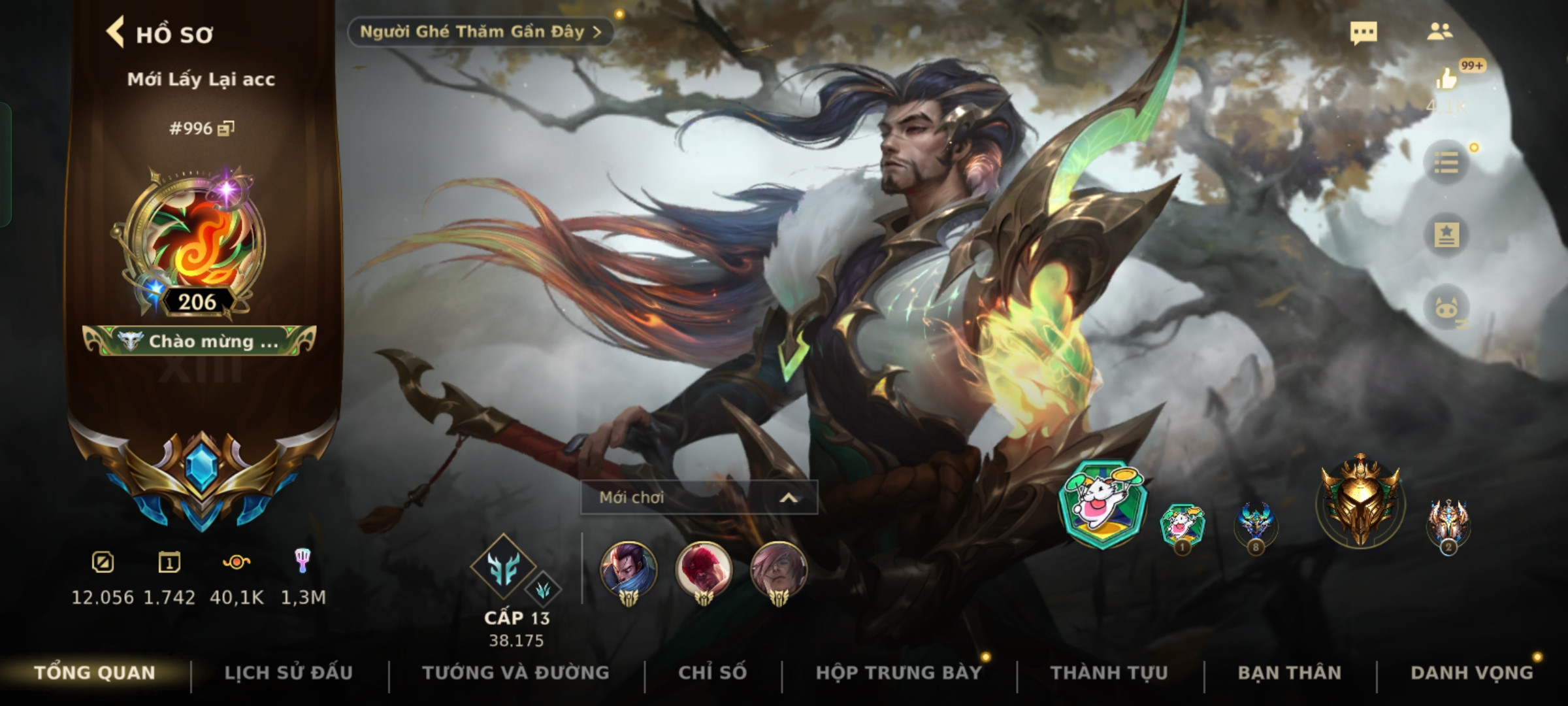Open the Chào mừng title banner
Viewport: 1568px width, 706px height.
click(x=200, y=341)
